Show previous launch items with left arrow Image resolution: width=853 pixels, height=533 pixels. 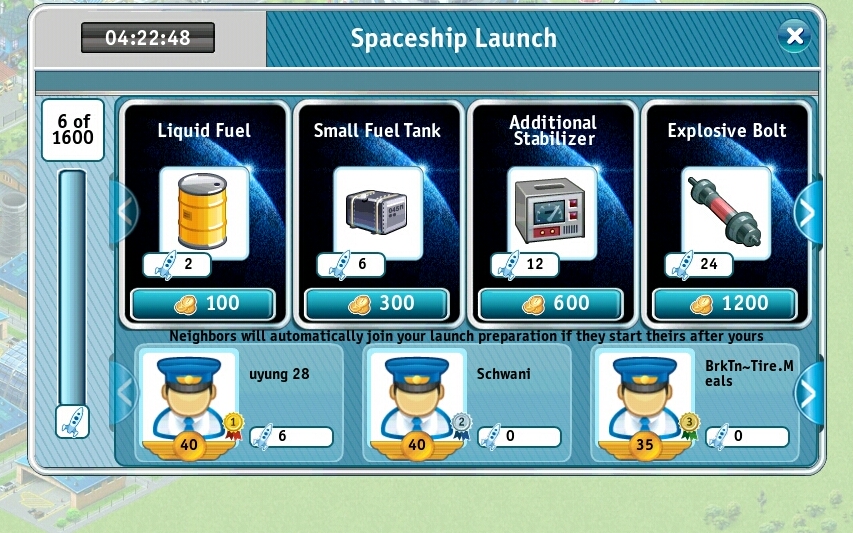point(126,212)
